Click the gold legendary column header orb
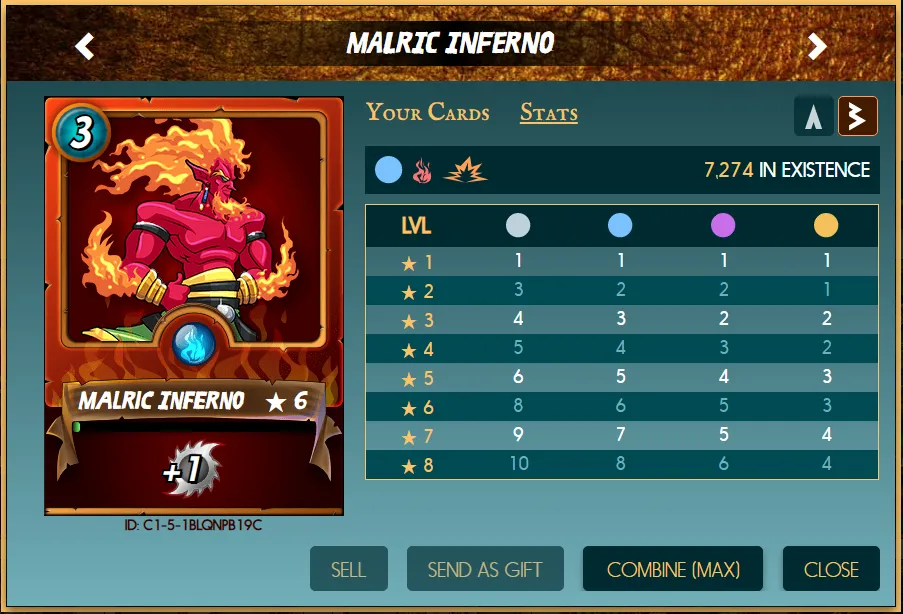The image size is (903, 614). 826,226
